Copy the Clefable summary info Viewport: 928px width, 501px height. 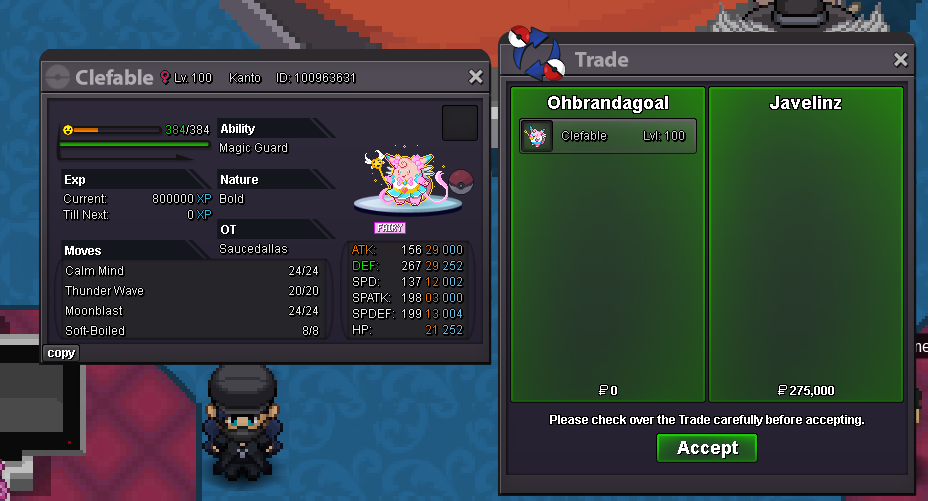pos(61,353)
